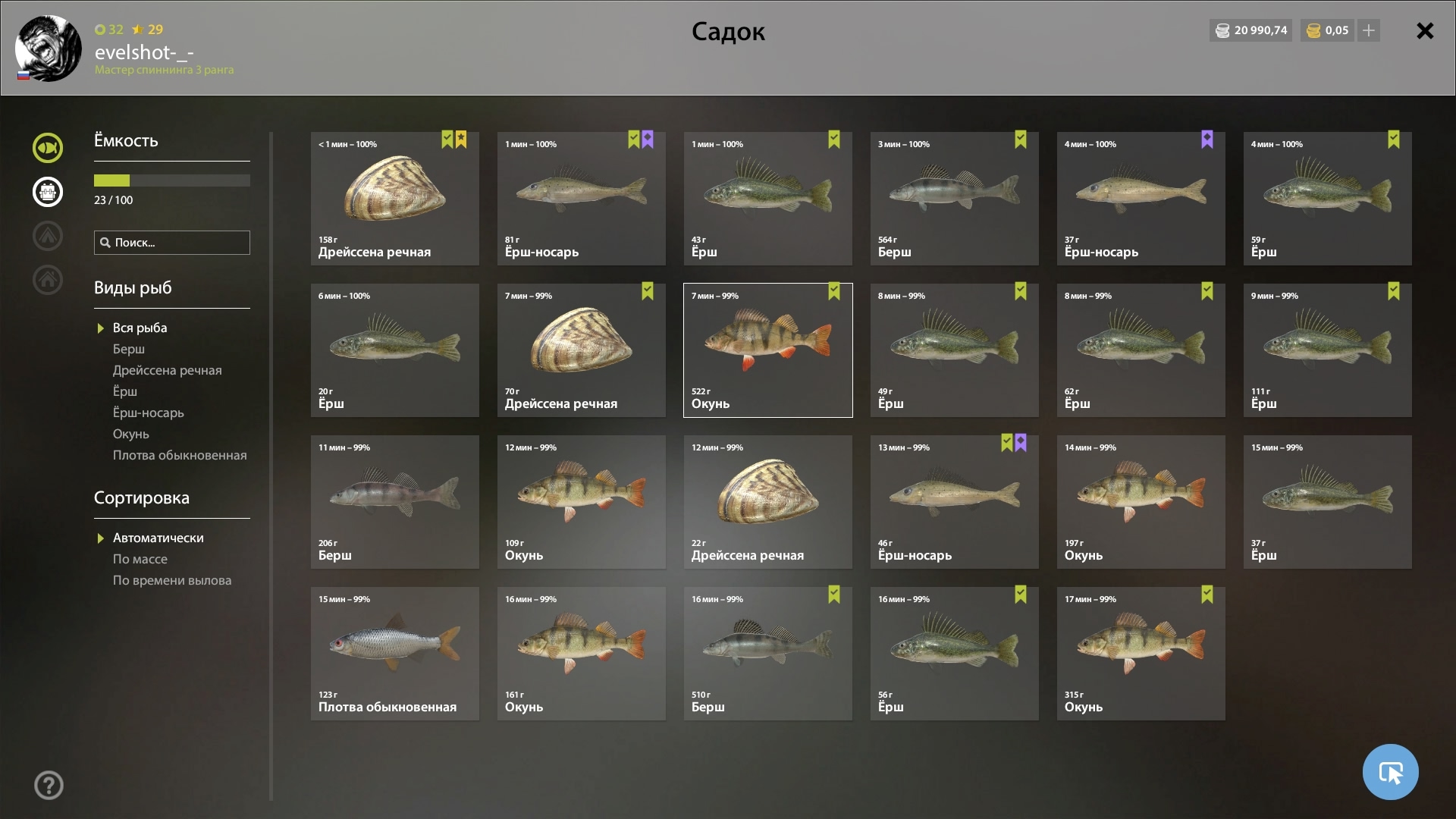
Task: Filter fish list by Окунь
Action: [x=130, y=434]
